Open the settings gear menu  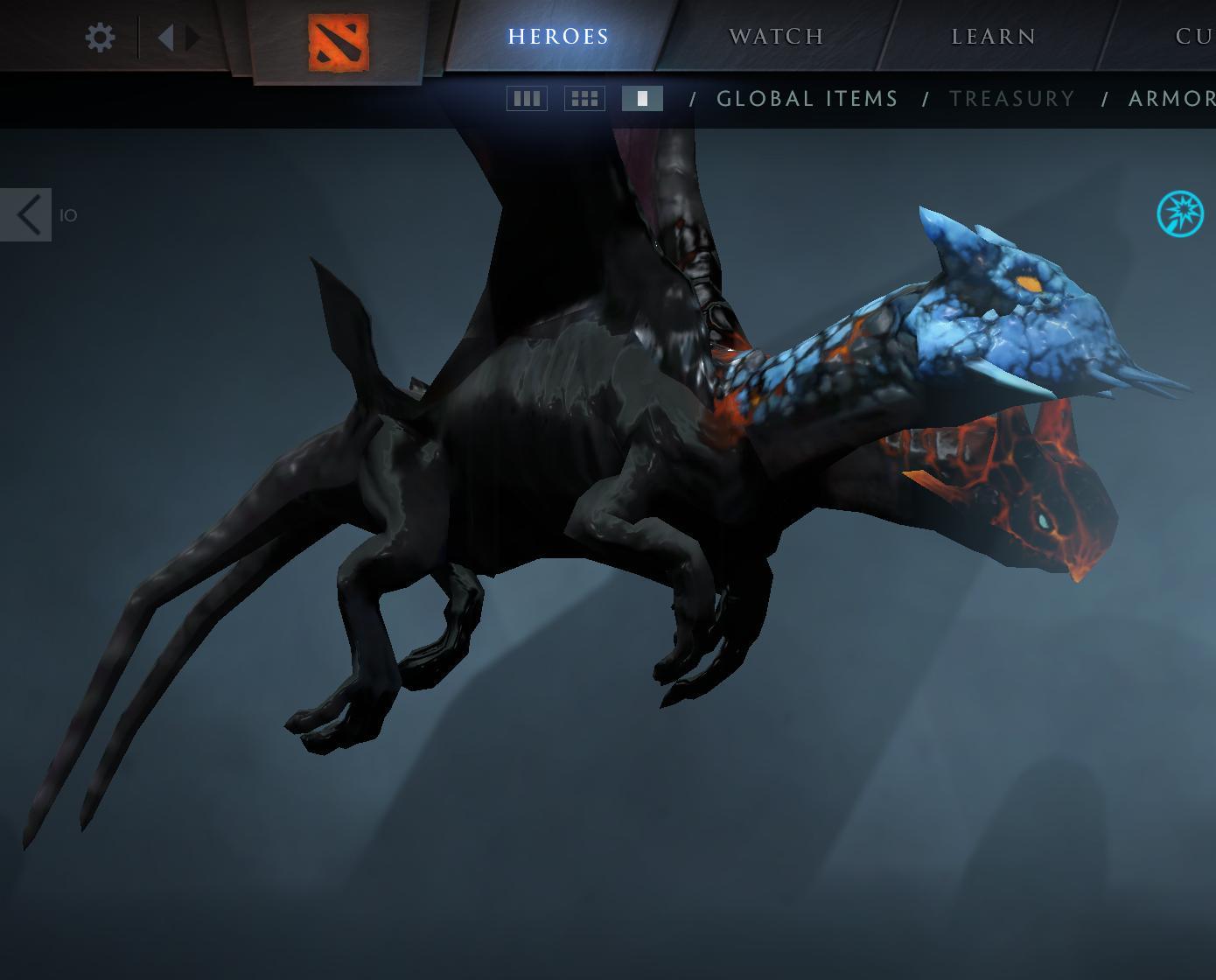101,38
